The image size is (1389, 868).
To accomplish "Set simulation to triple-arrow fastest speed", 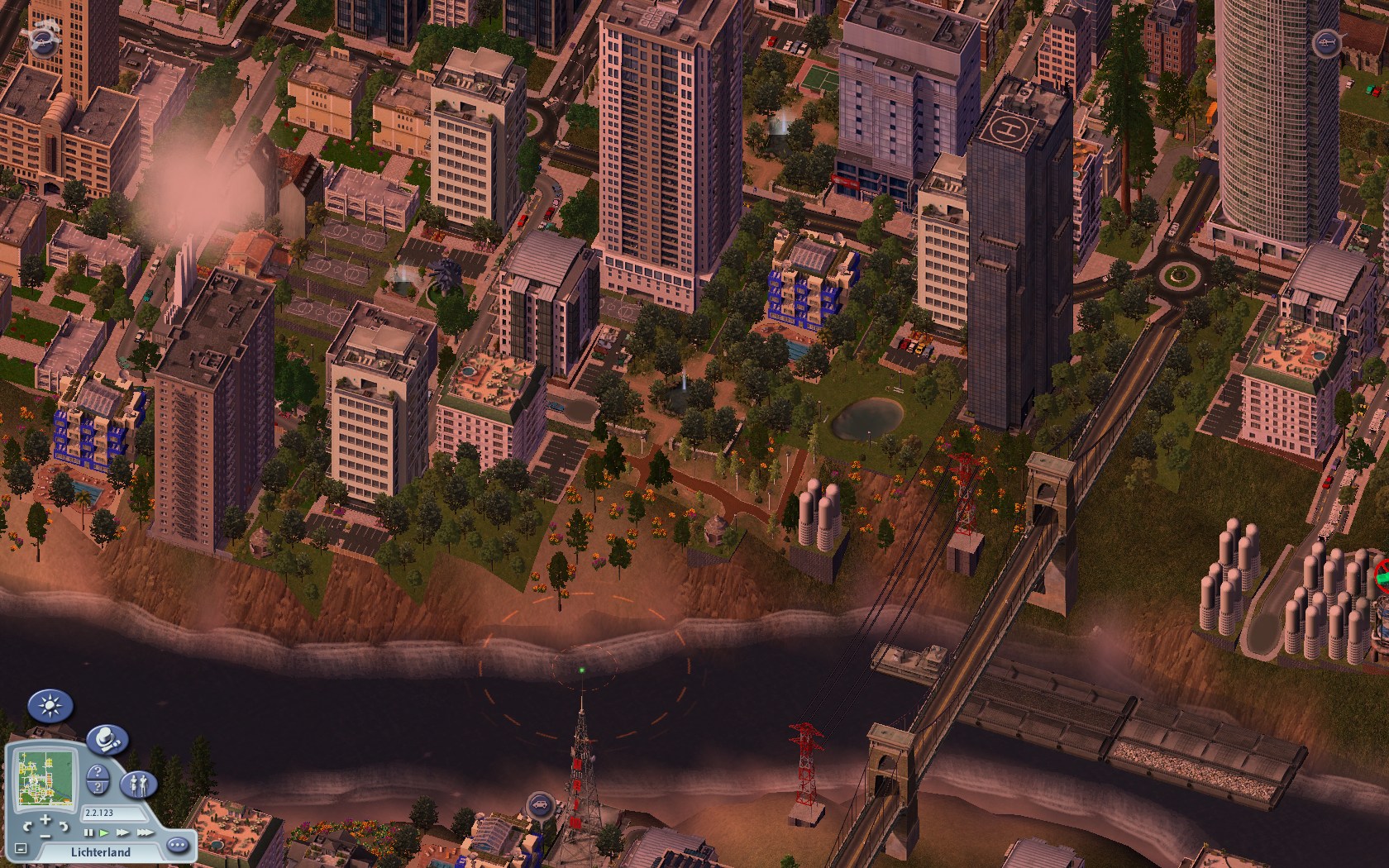I will (144, 832).
